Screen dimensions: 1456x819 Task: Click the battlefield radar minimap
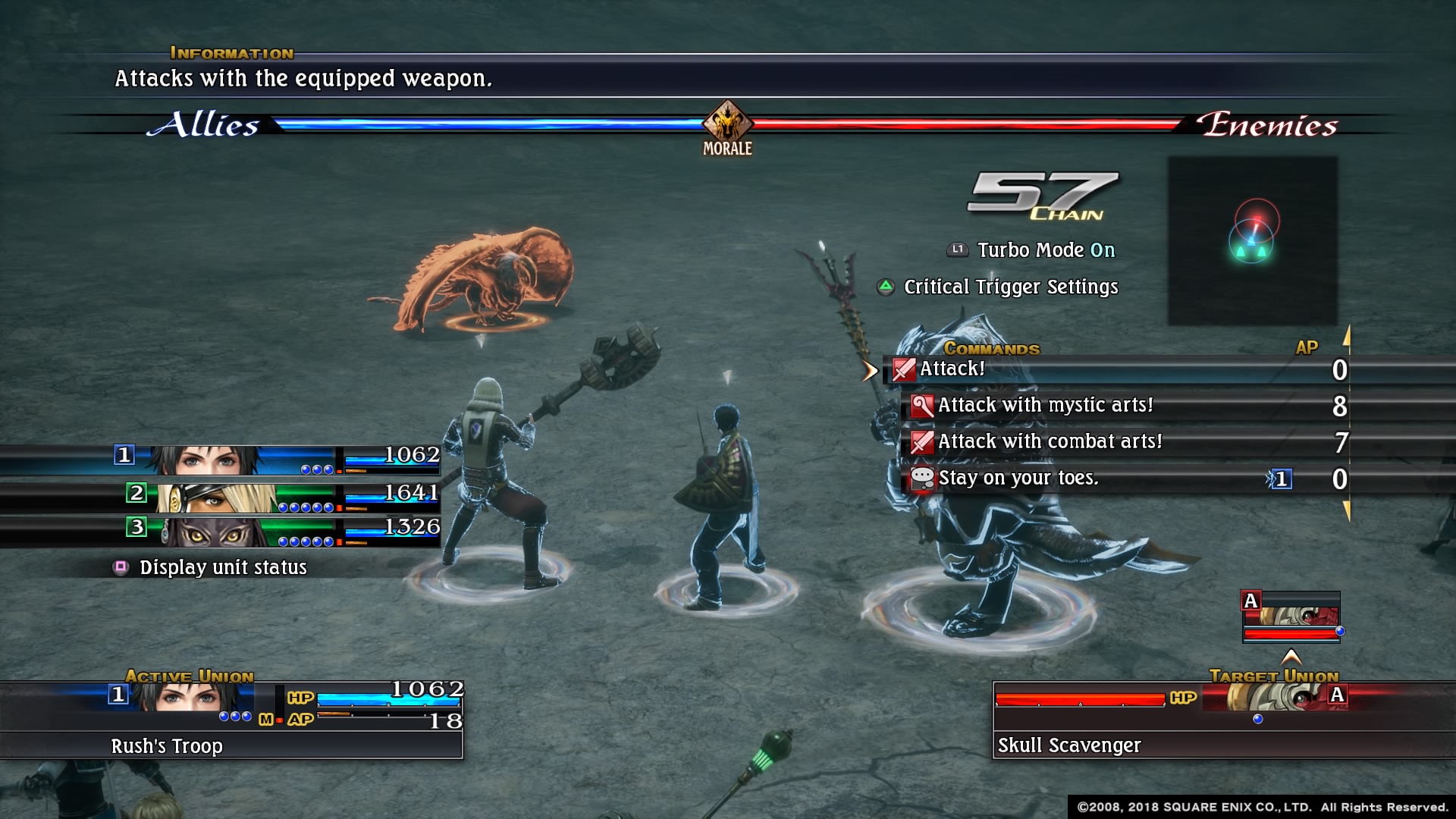(1252, 240)
